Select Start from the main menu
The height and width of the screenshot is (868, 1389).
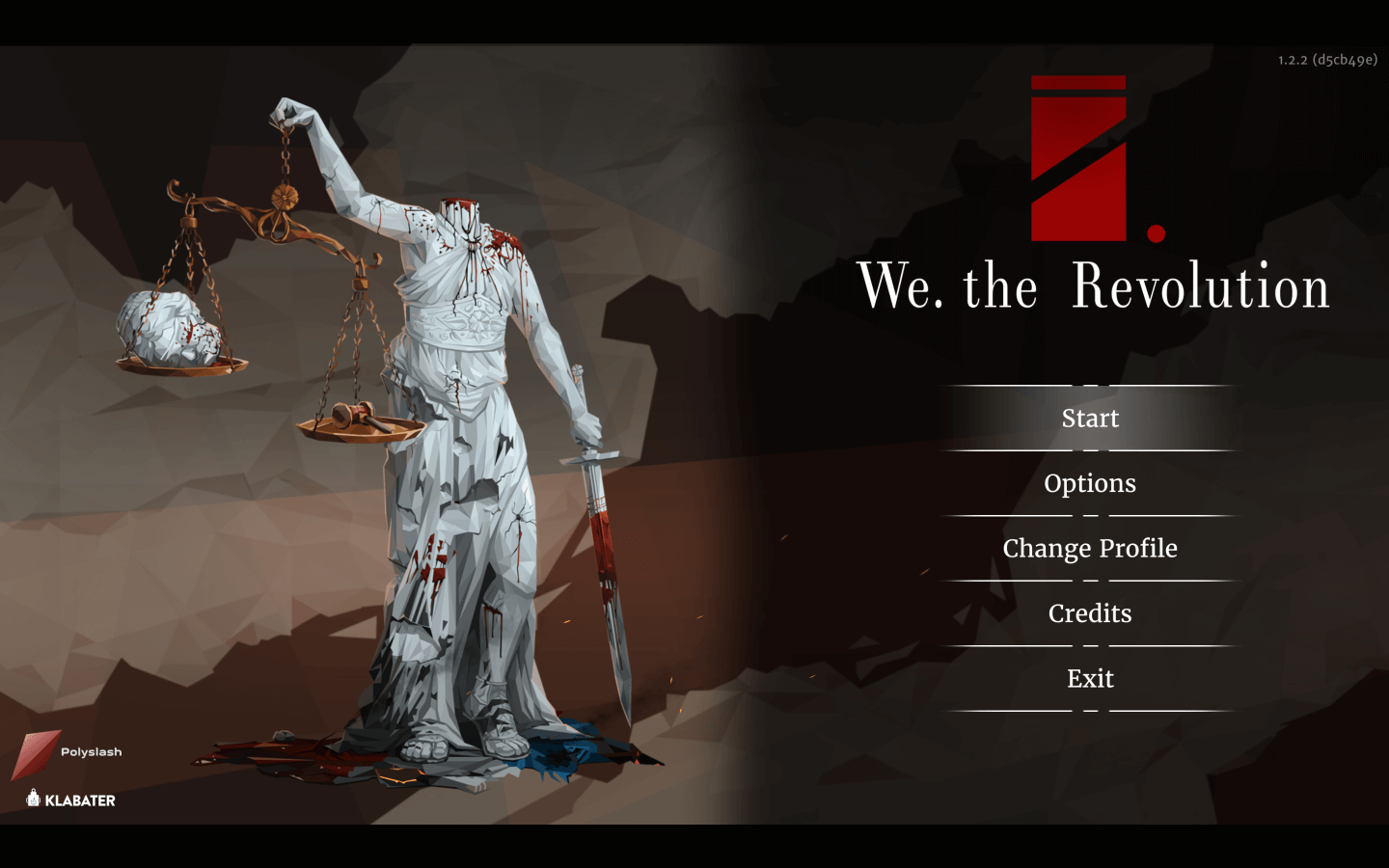1090,419
